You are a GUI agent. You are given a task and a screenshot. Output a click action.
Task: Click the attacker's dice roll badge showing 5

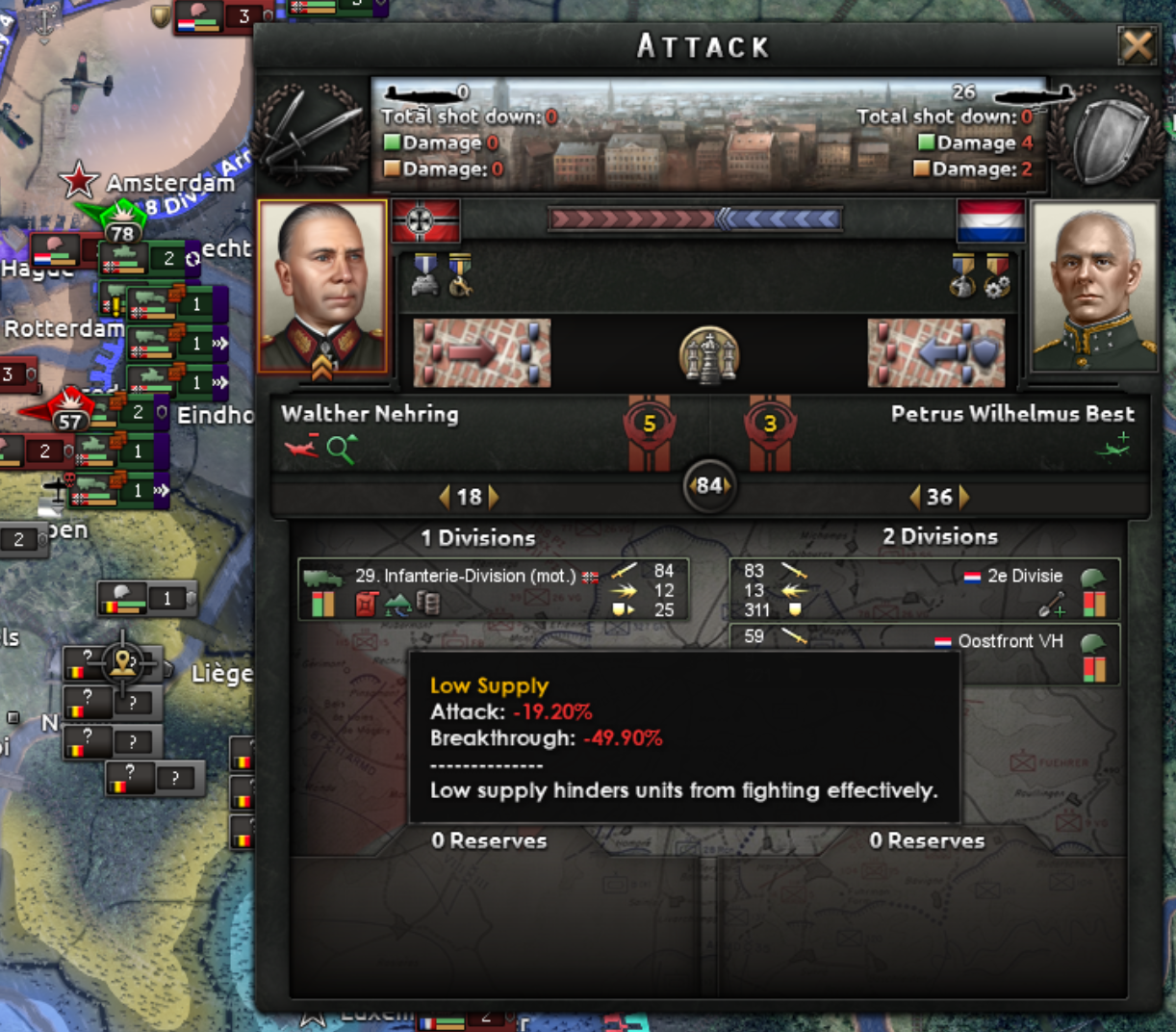point(650,425)
